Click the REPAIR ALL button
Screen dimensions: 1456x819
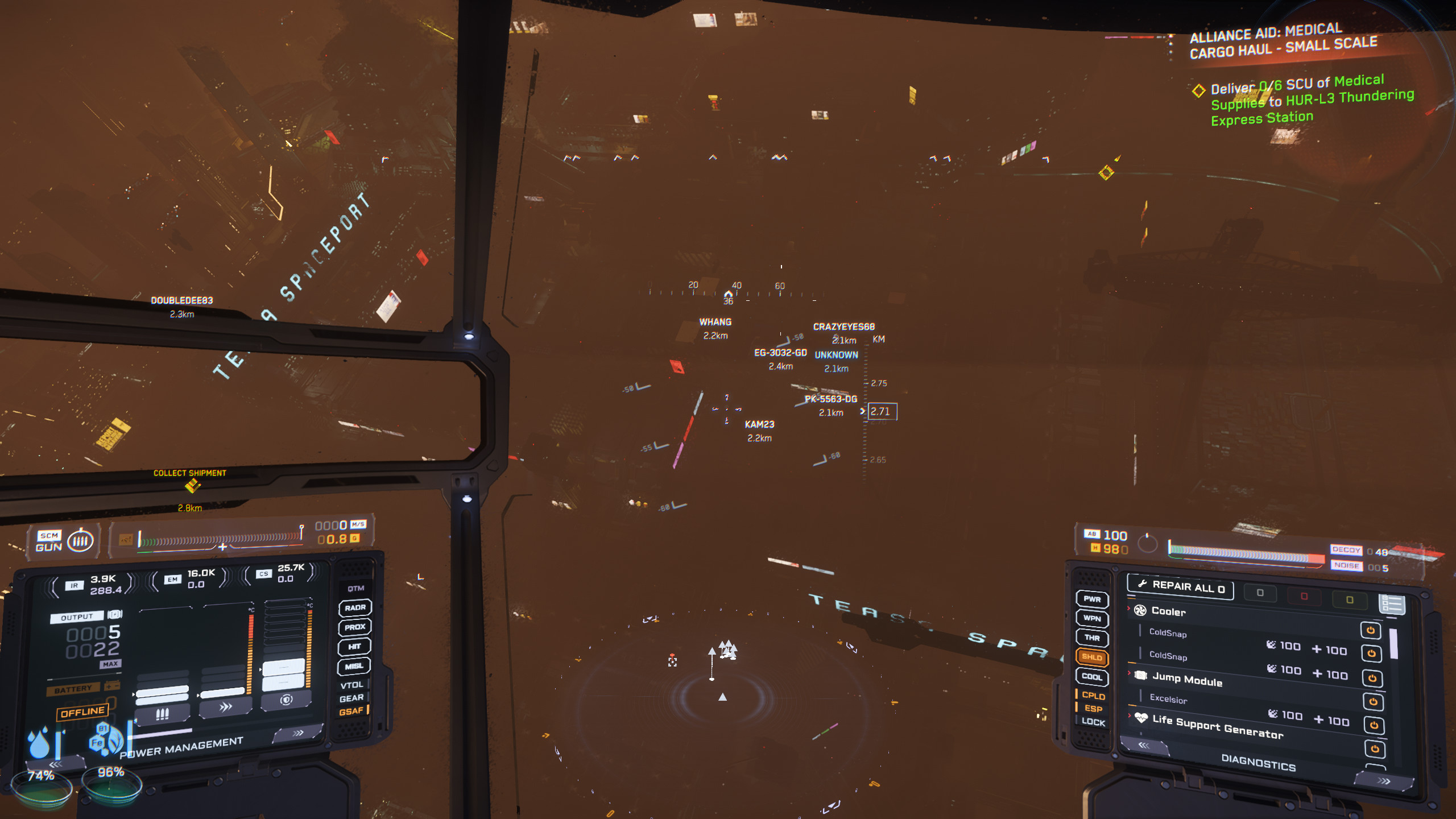(x=1180, y=586)
